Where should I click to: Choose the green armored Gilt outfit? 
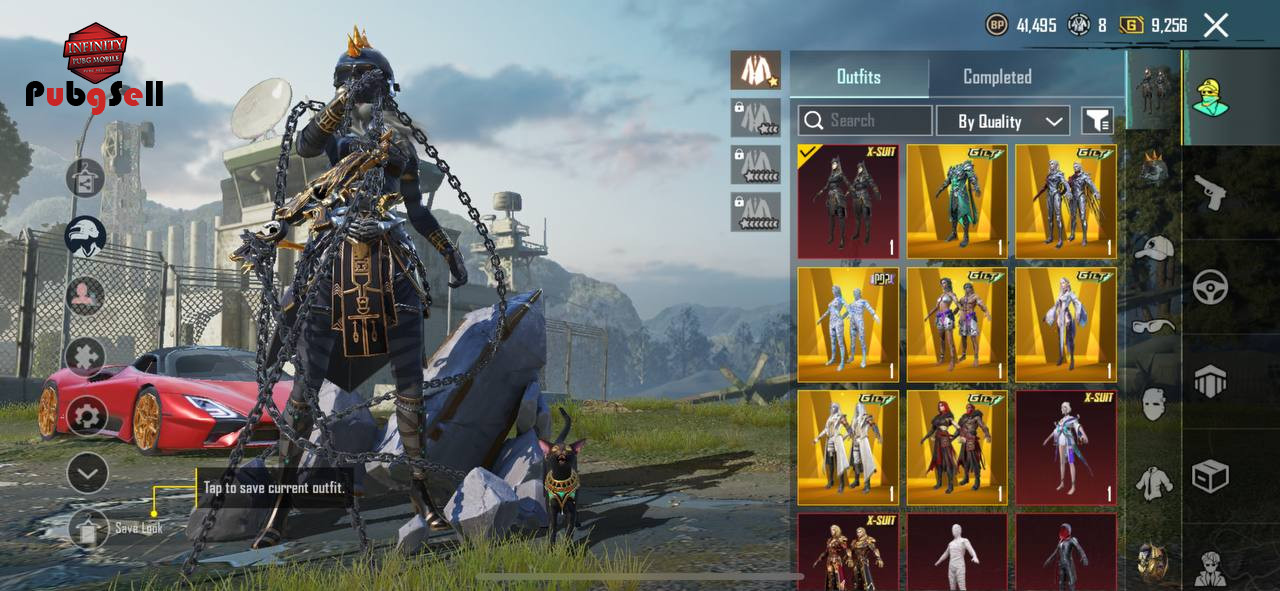[957, 201]
